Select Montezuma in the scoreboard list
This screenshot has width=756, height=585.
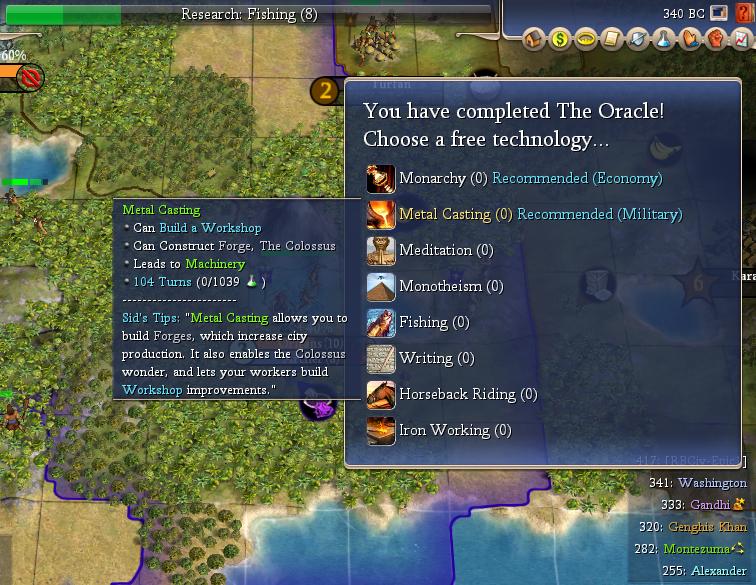(698, 549)
